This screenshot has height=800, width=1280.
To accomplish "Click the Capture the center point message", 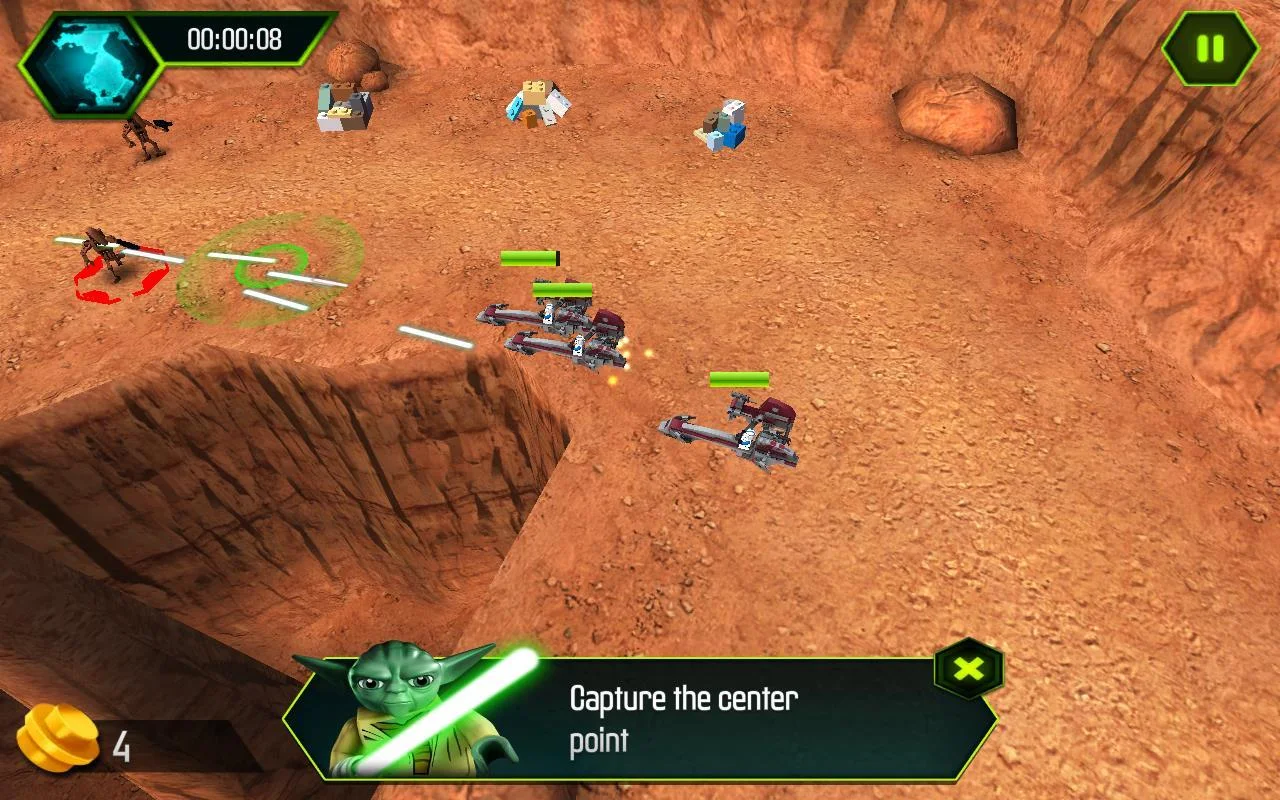I will point(682,718).
